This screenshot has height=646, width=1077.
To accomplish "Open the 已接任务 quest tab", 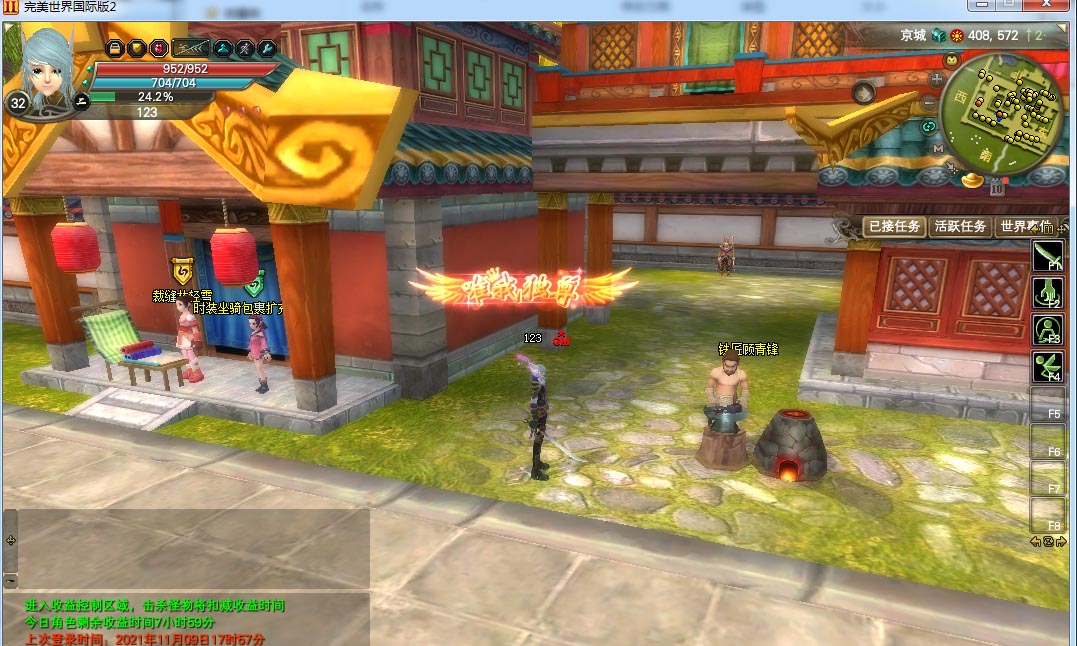I will coord(894,227).
